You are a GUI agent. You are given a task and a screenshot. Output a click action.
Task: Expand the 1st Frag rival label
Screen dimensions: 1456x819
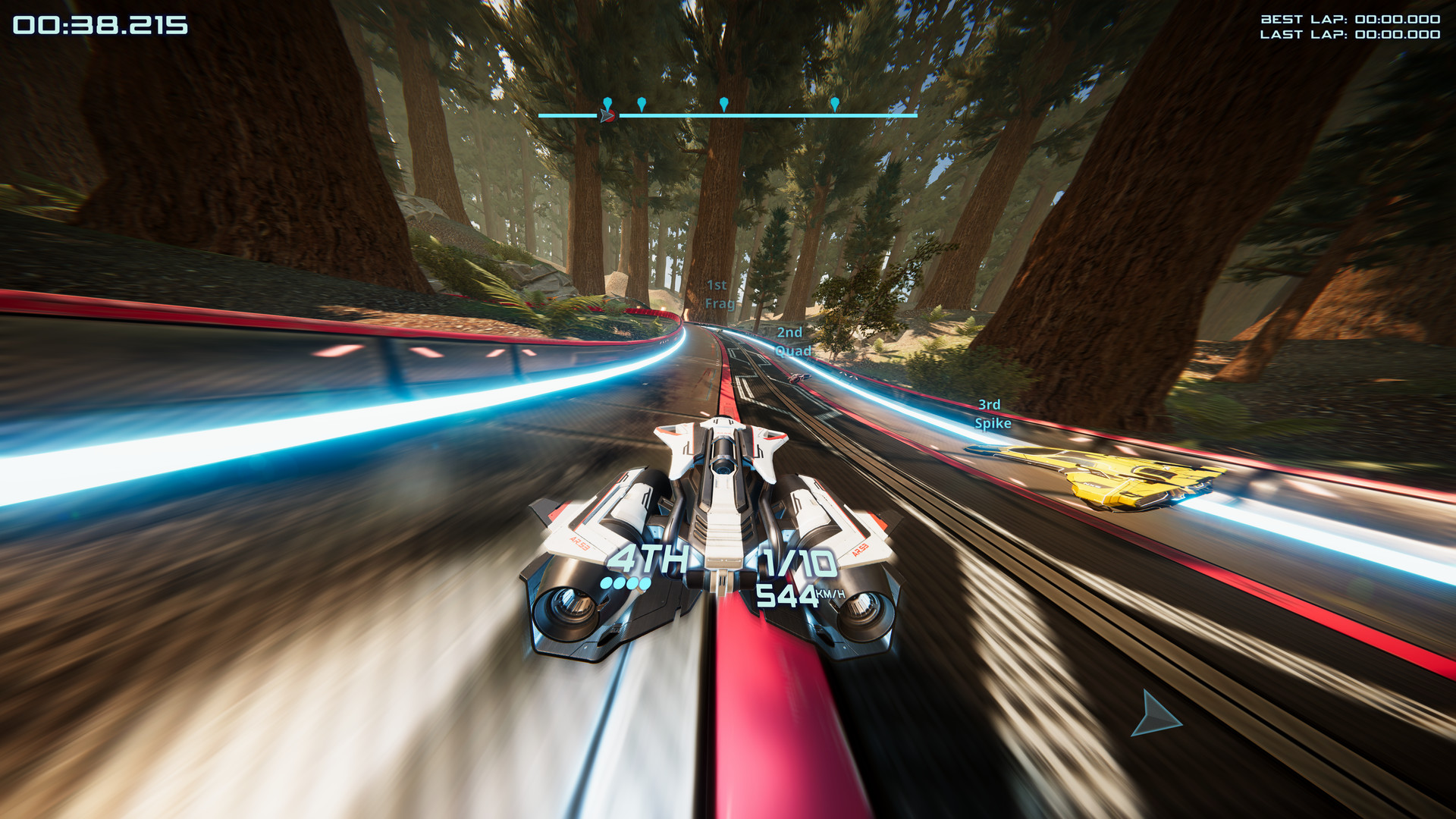(719, 293)
